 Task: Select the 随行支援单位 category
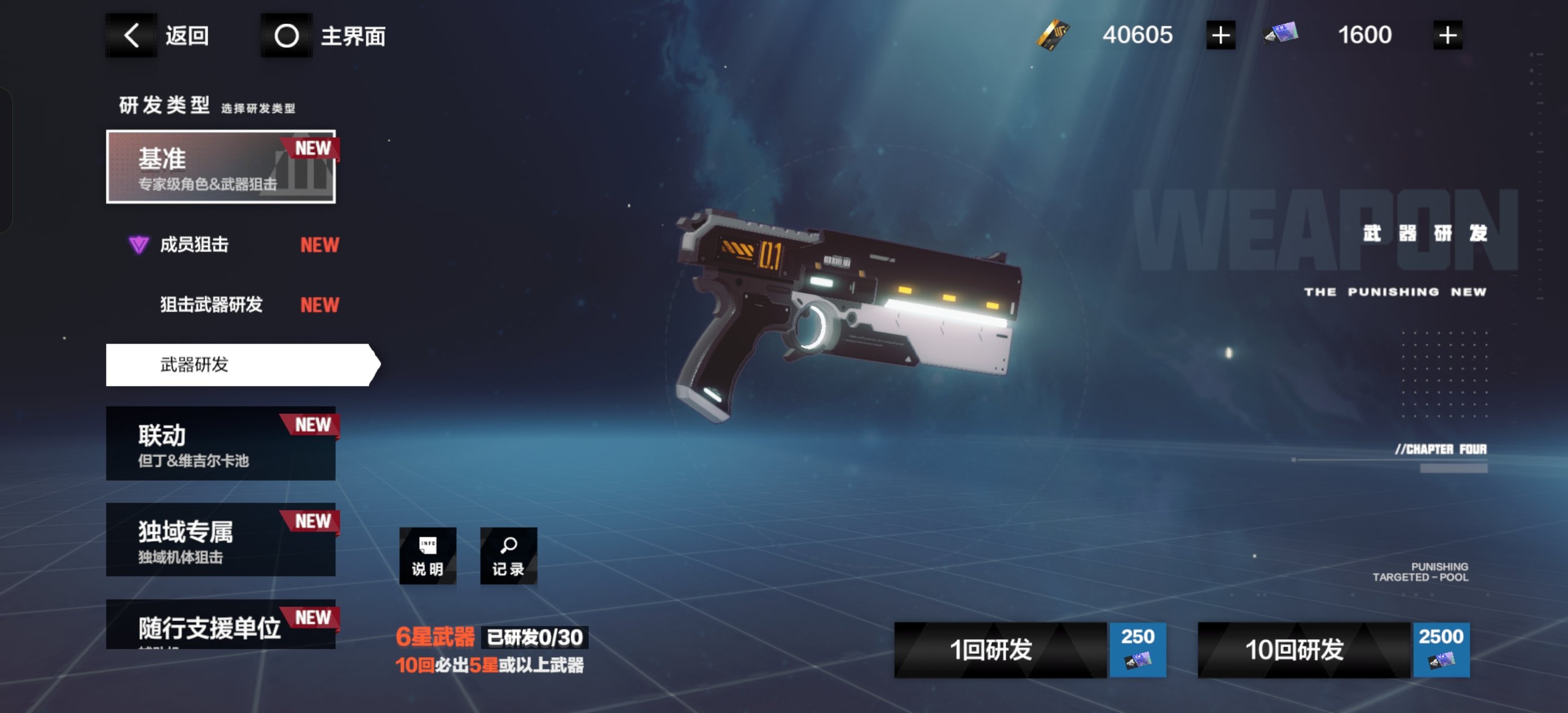(x=221, y=626)
